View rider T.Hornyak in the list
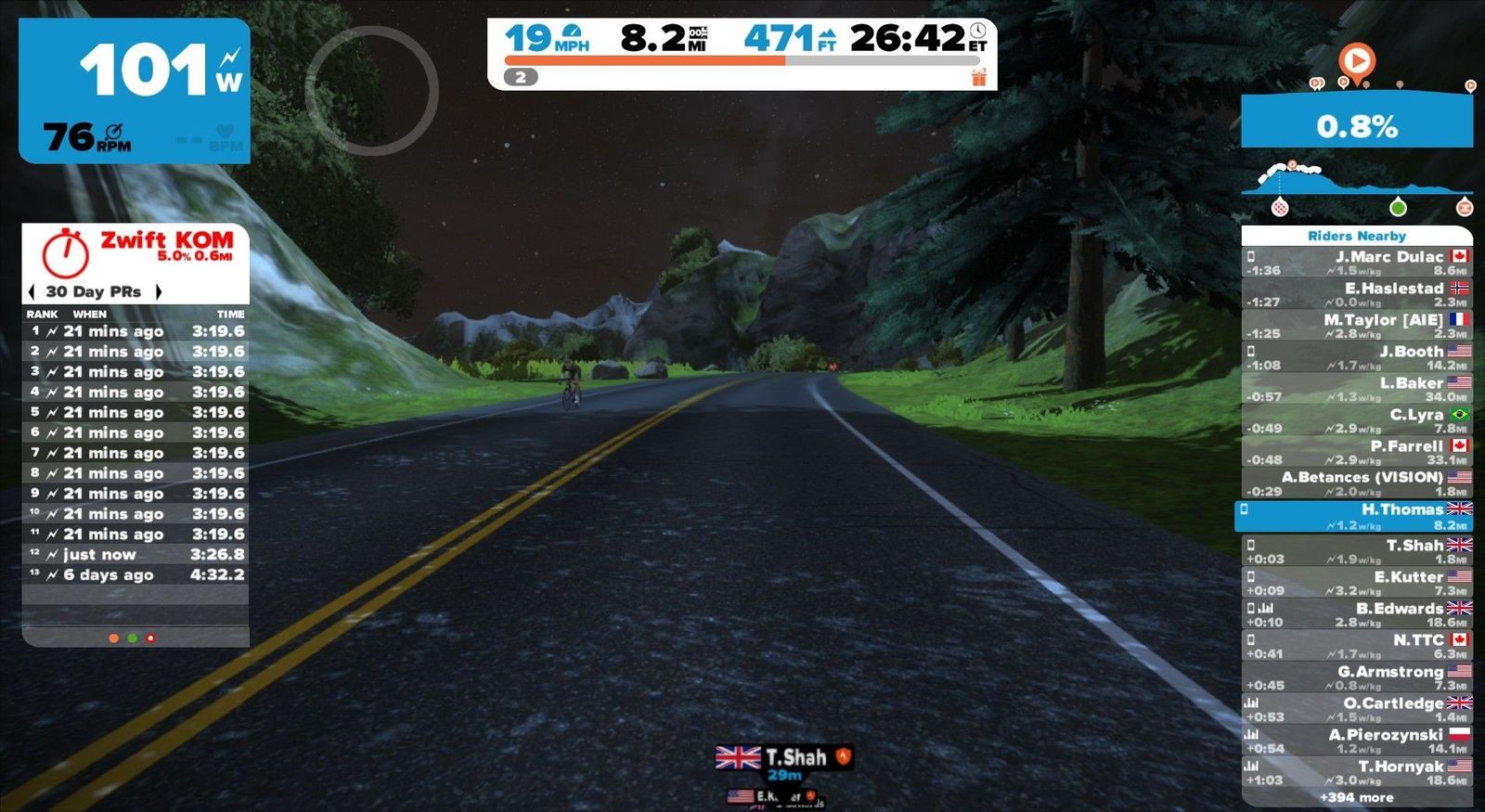Viewport: 1485px width, 812px height. [x=1356, y=772]
